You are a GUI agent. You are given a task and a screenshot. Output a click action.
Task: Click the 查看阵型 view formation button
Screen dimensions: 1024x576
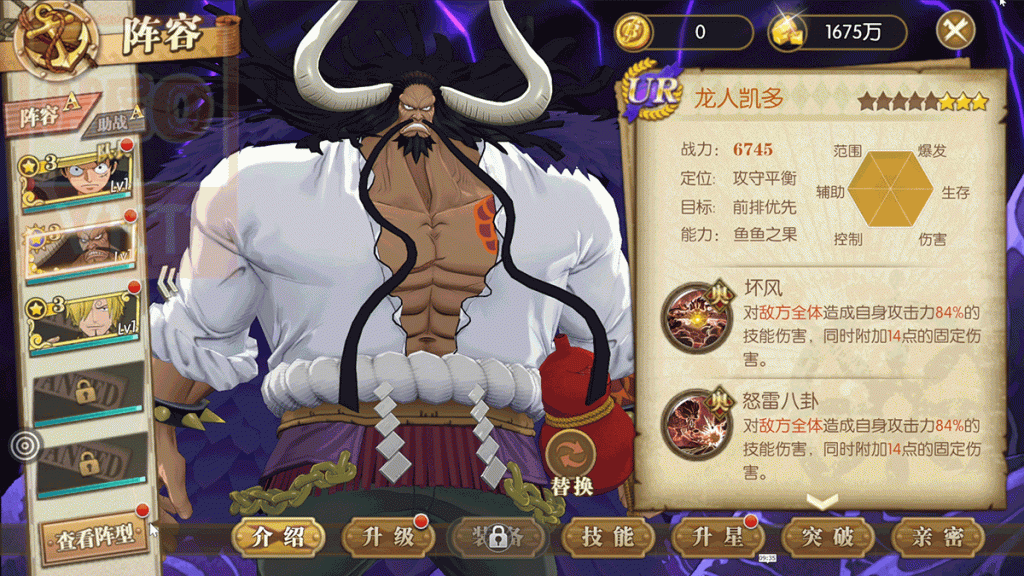[x=94, y=538]
